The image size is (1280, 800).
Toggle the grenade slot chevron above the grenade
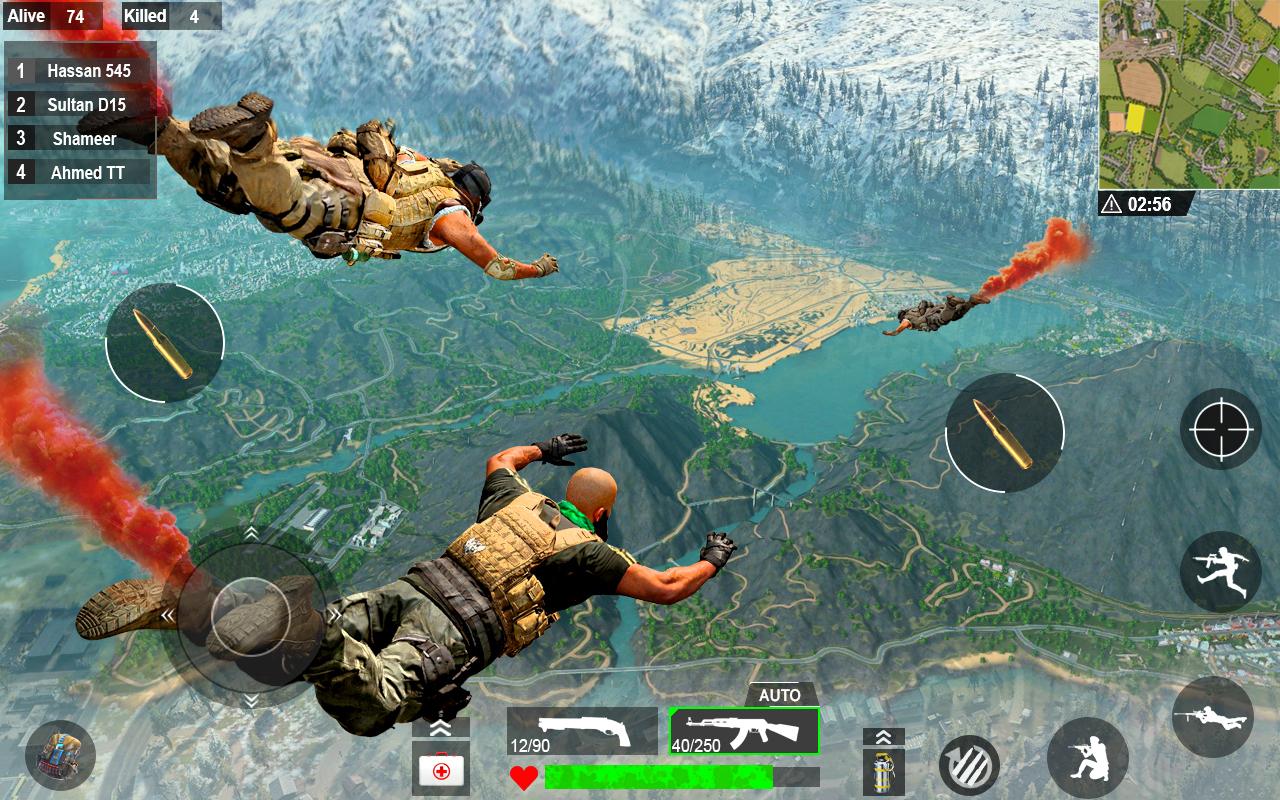point(882,737)
